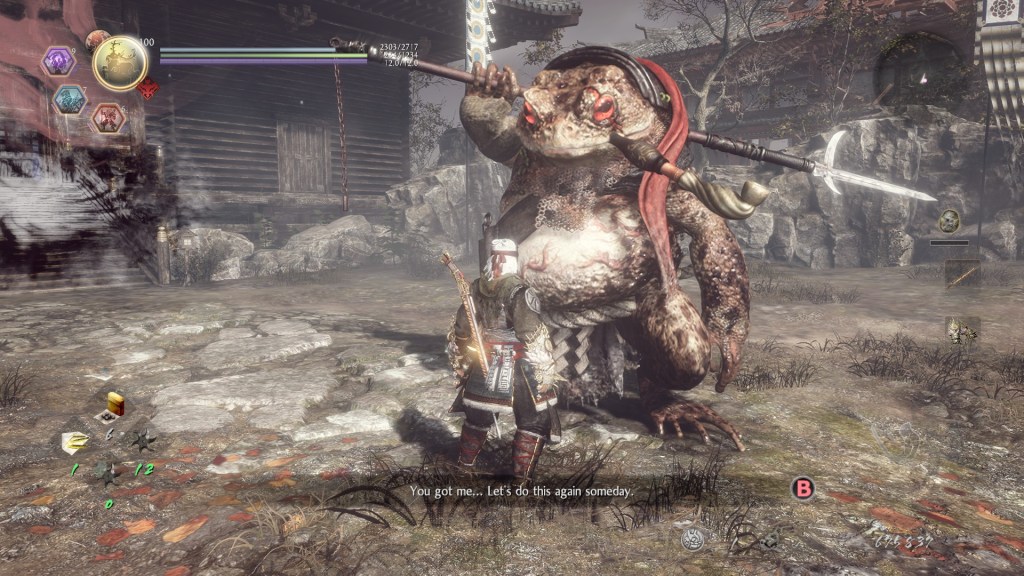
Task: Activate the teal soul core ability
Action: tap(69, 99)
